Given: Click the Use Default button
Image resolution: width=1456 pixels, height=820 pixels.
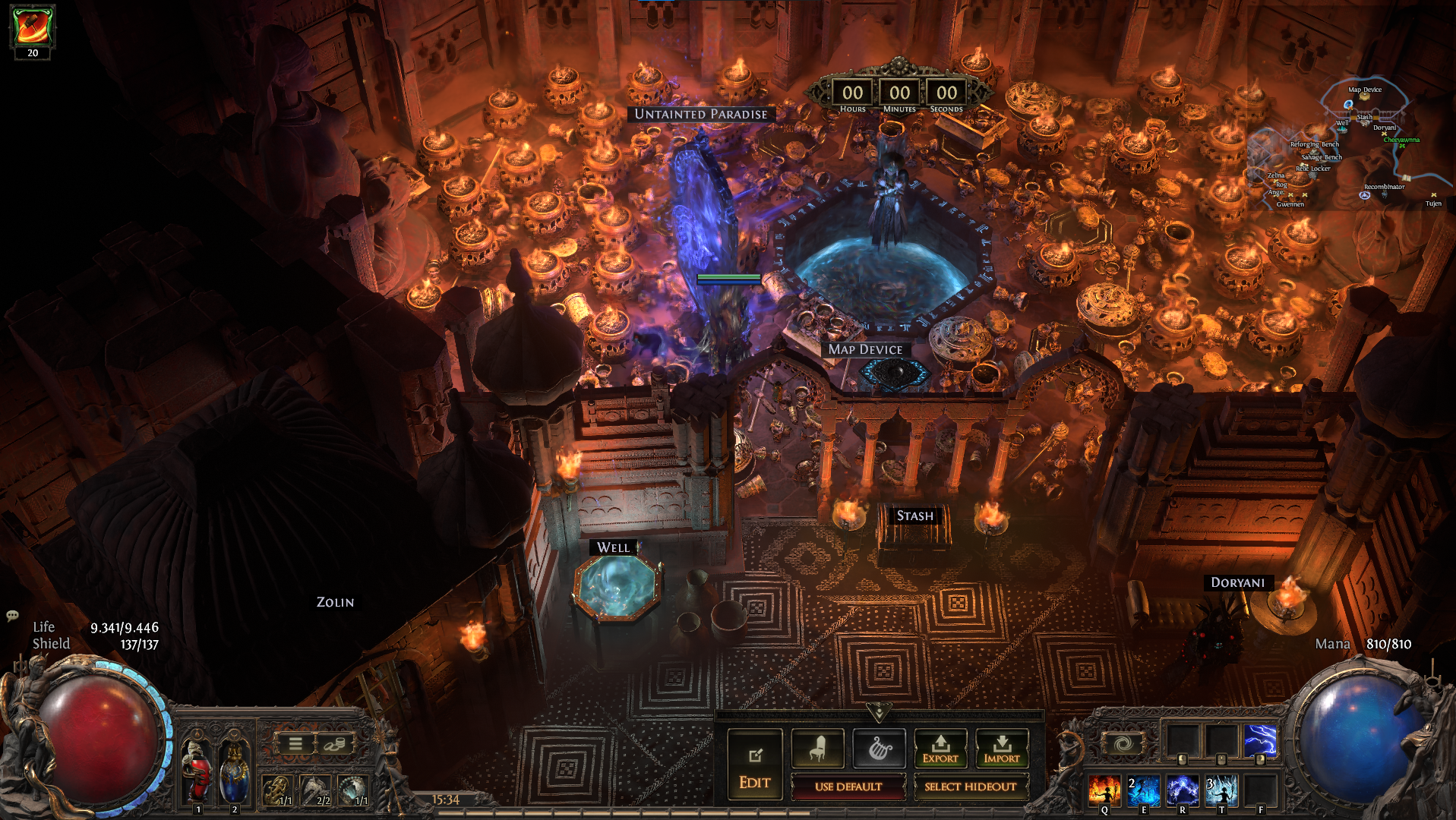Looking at the screenshot, I should 848,787.
